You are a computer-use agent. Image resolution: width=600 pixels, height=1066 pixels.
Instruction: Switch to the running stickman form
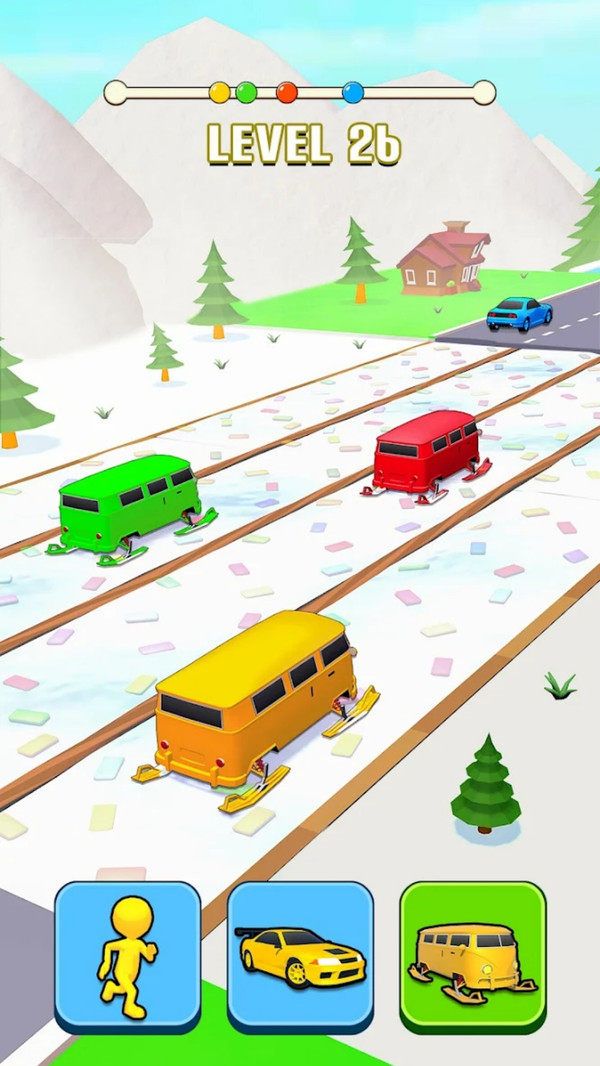coord(127,956)
